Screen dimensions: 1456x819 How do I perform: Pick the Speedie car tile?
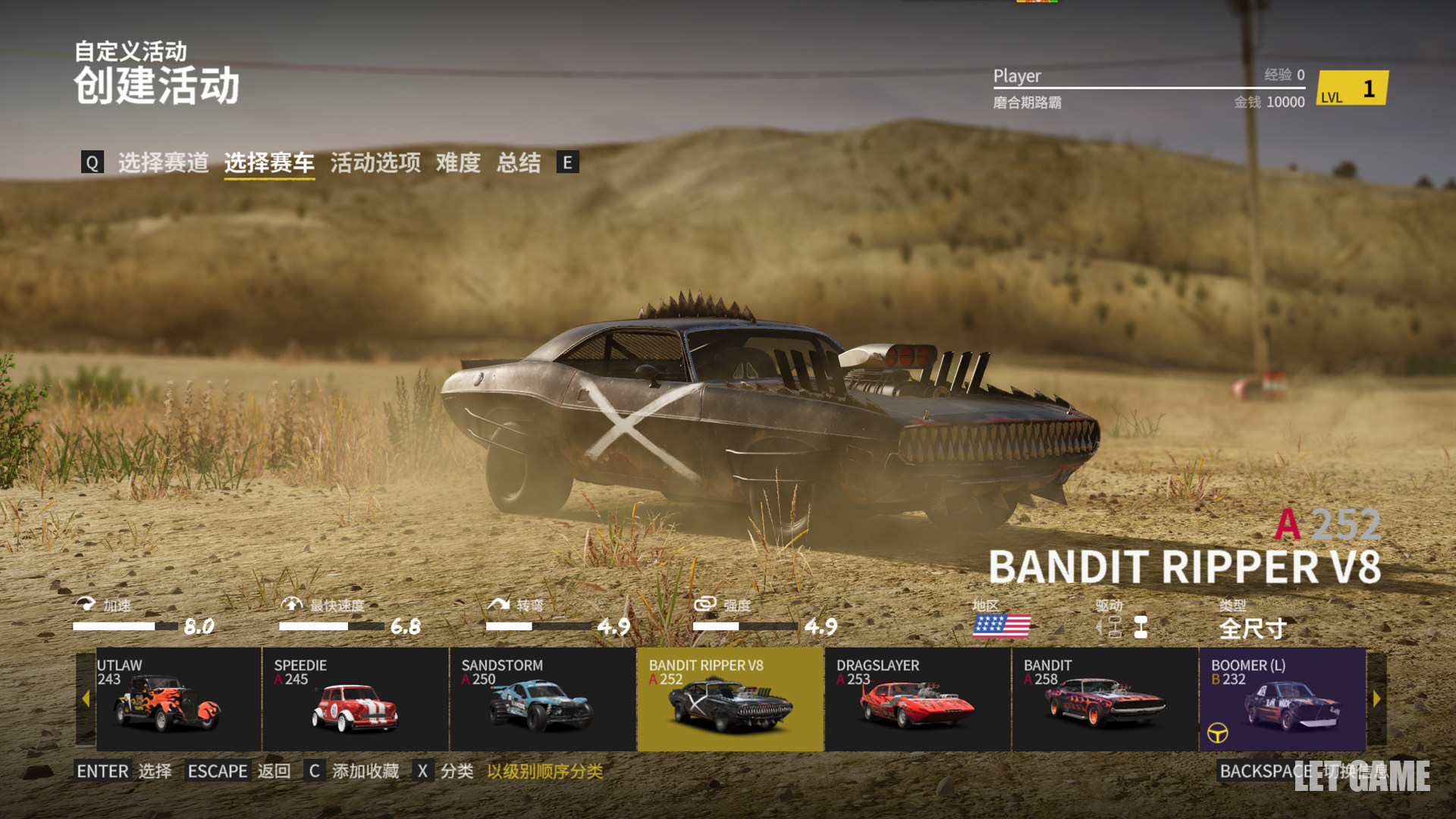coord(355,699)
